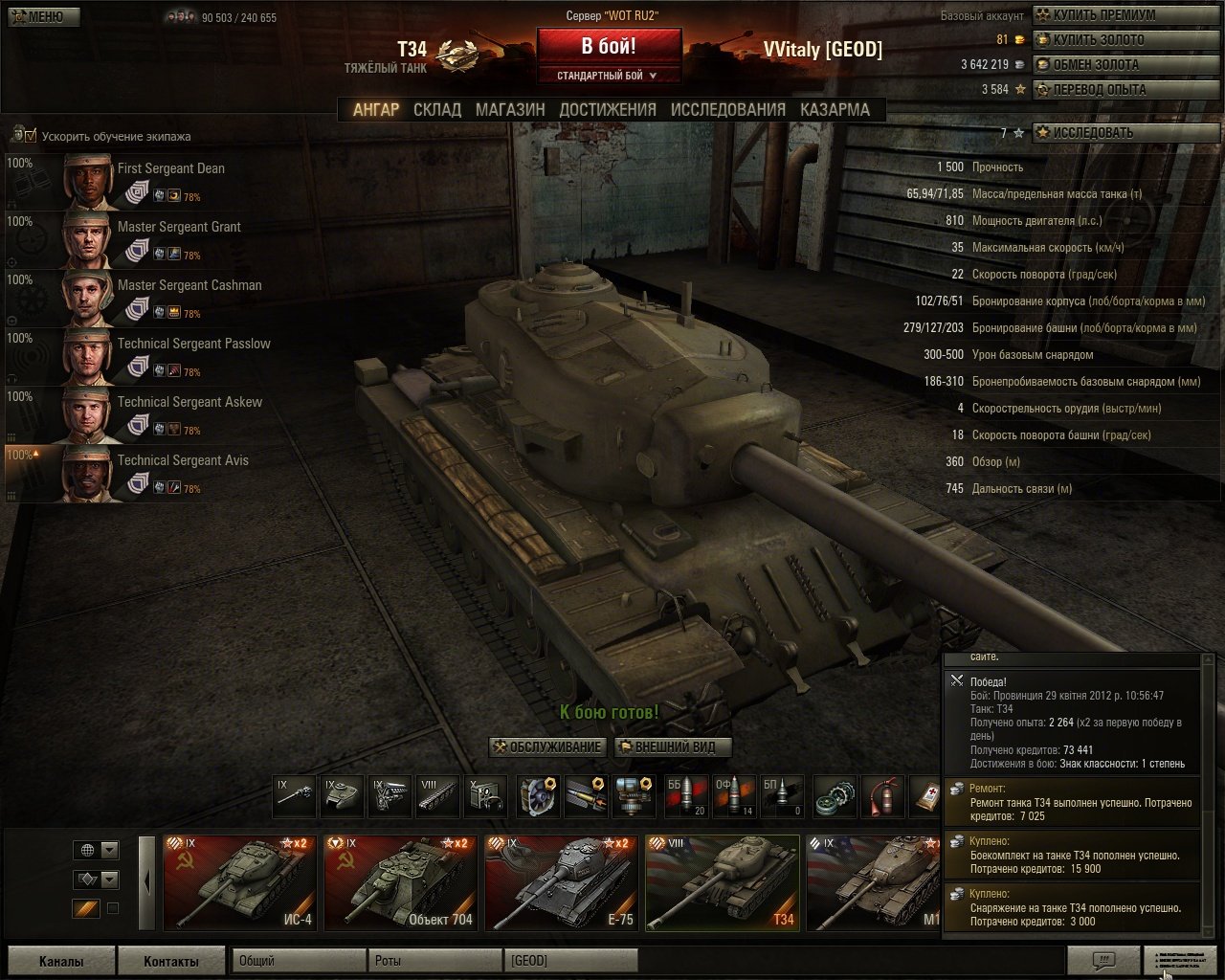Switch to the ИССЛЕДОВАНИЯ tab
The image size is (1225, 980).
(x=727, y=109)
